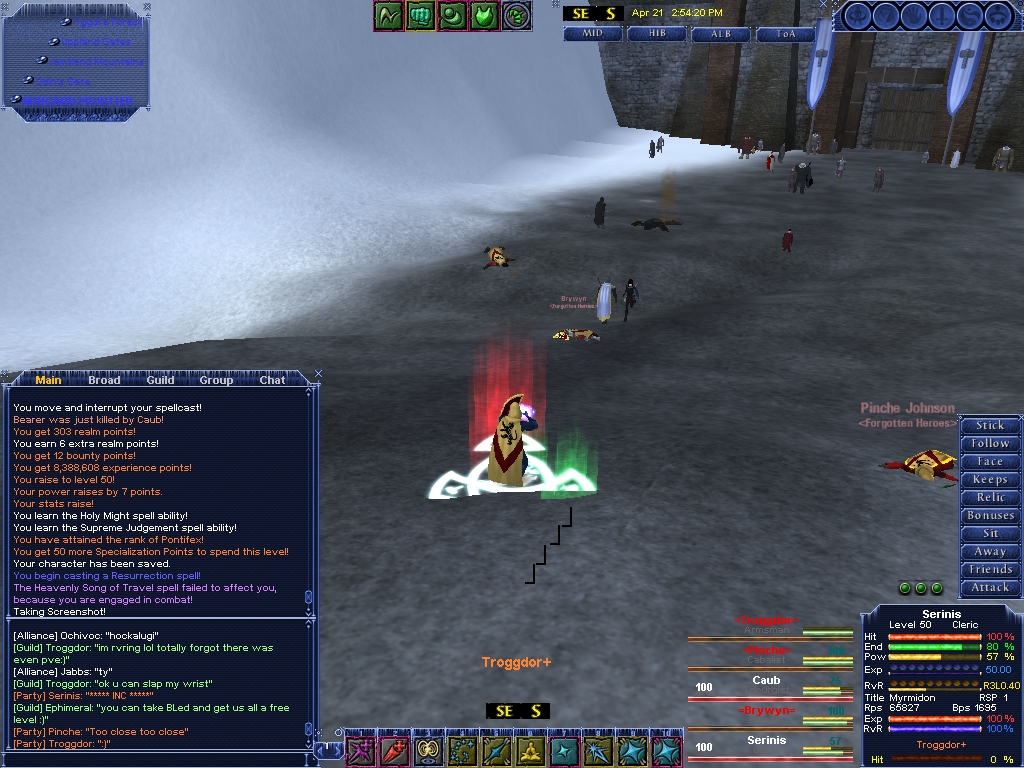The height and width of the screenshot is (768, 1024).
Task: Open the Bonuses panel button
Action: [x=990, y=515]
